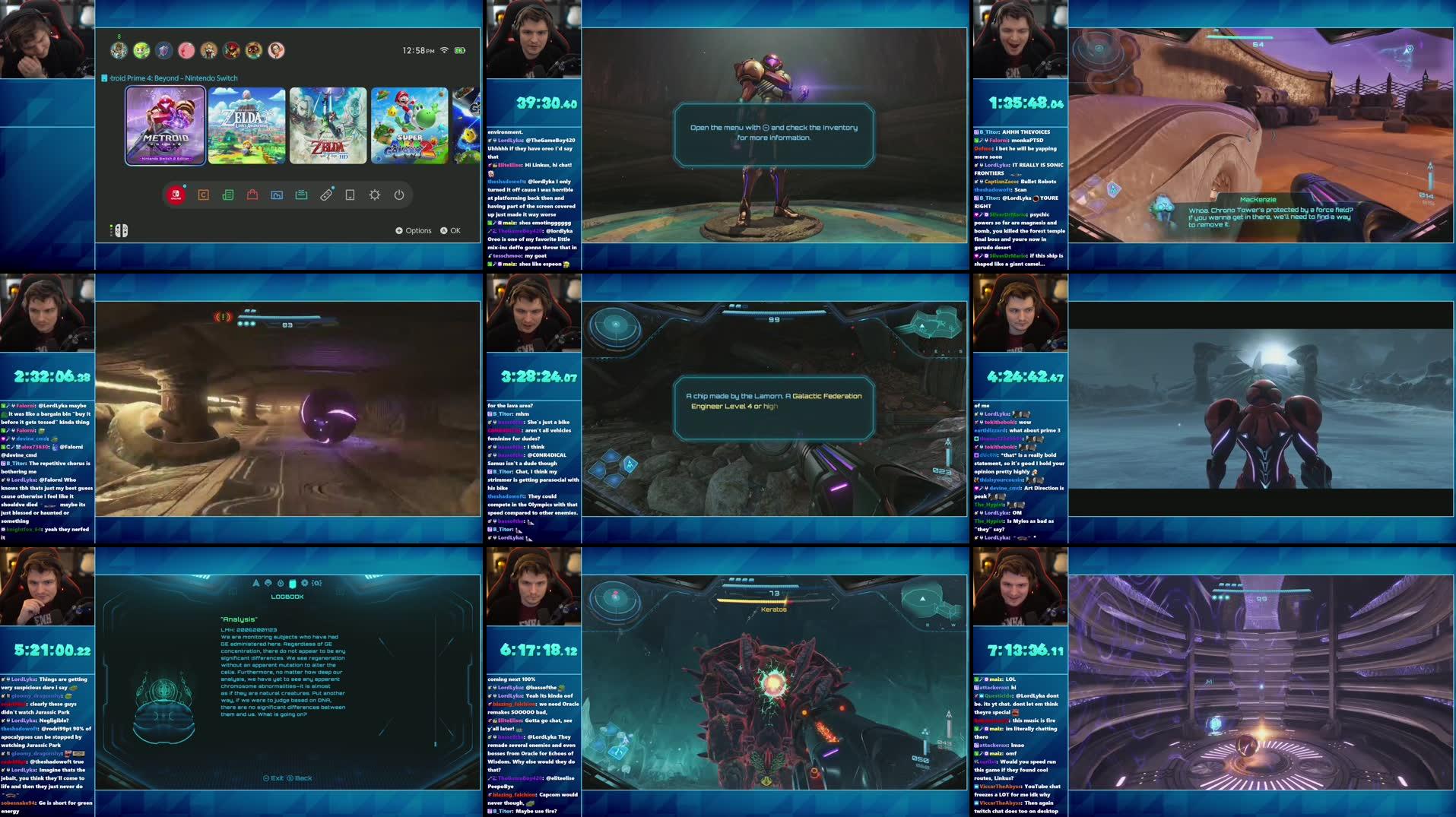The height and width of the screenshot is (817, 1456).
Task: Switch to the Analysis entry in the Logbook
Action: (x=239, y=619)
